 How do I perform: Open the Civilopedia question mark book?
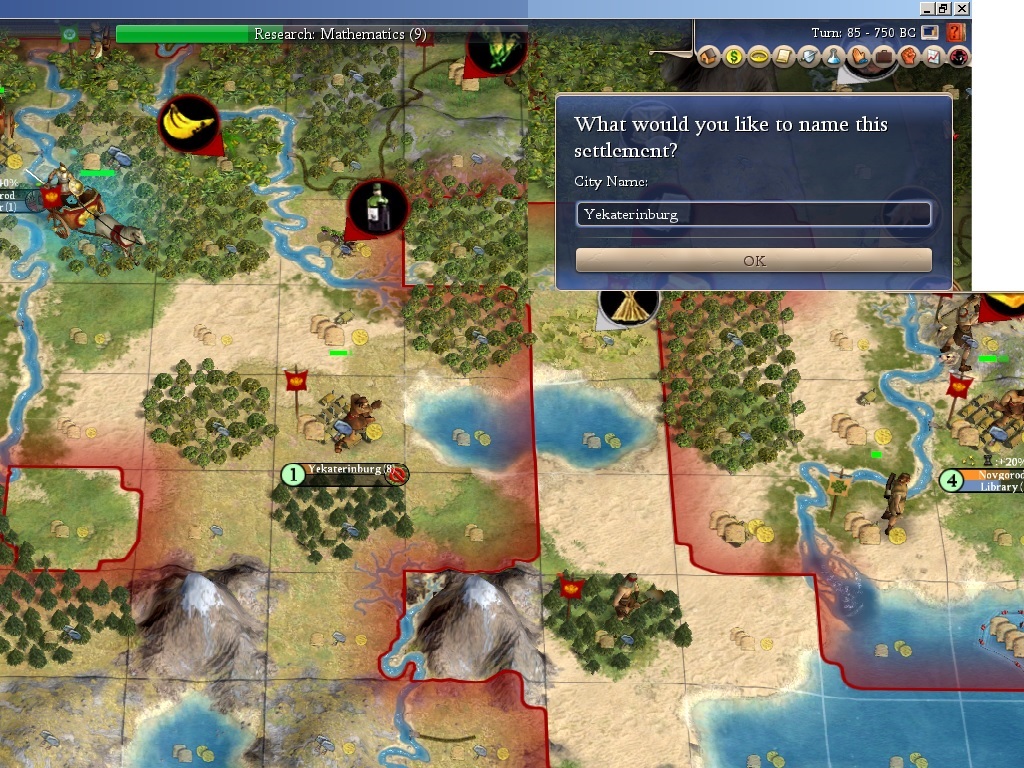coord(956,33)
